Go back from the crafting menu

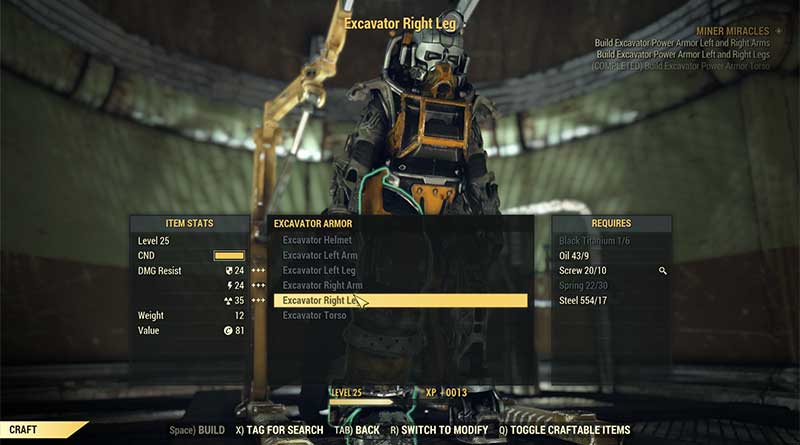[x=357, y=430]
